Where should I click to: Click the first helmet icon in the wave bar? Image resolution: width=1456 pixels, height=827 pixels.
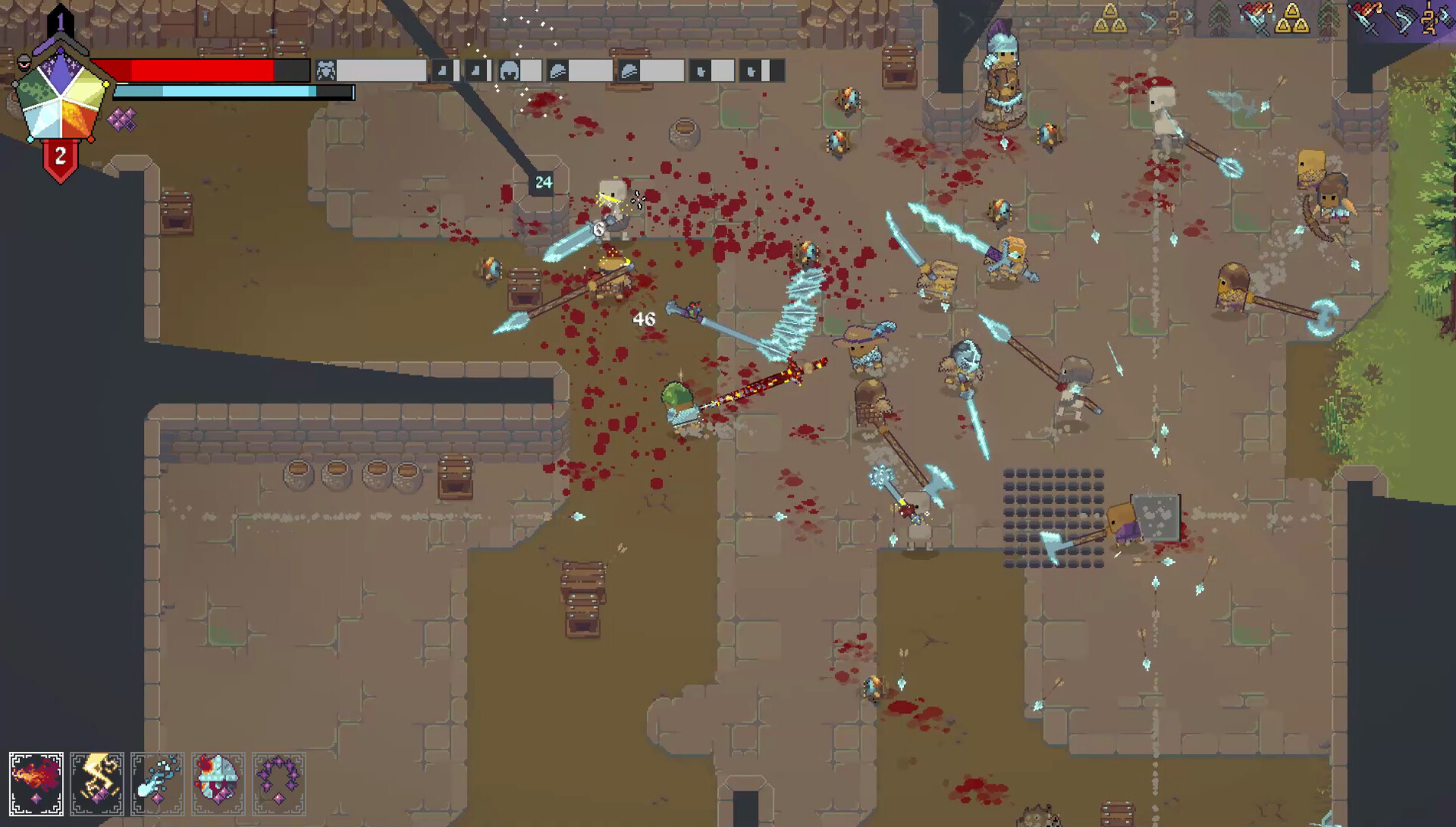pos(511,71)
